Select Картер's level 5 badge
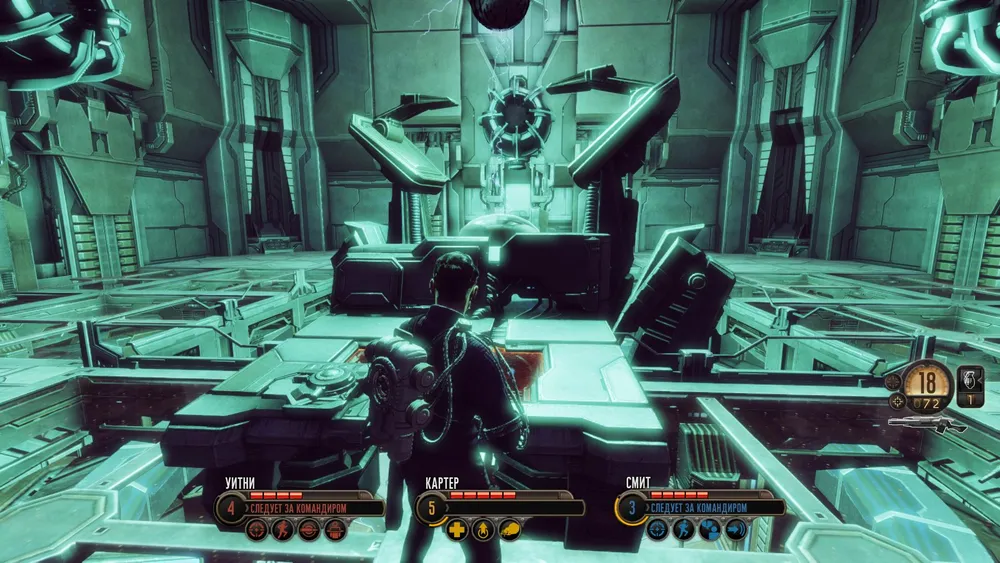This screenshot has height=563, width=1000. 432,508
